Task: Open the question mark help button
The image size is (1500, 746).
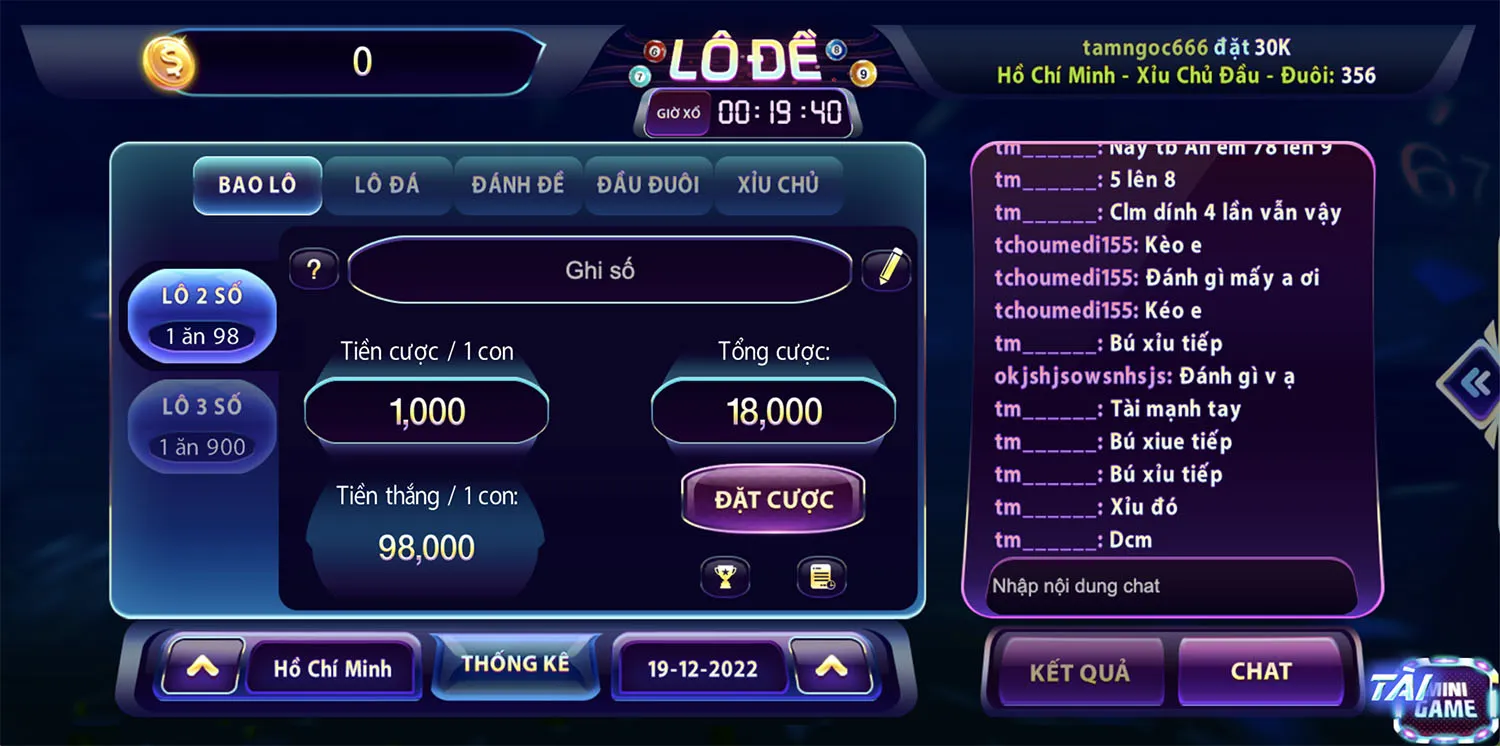Action: coord(314,270)
